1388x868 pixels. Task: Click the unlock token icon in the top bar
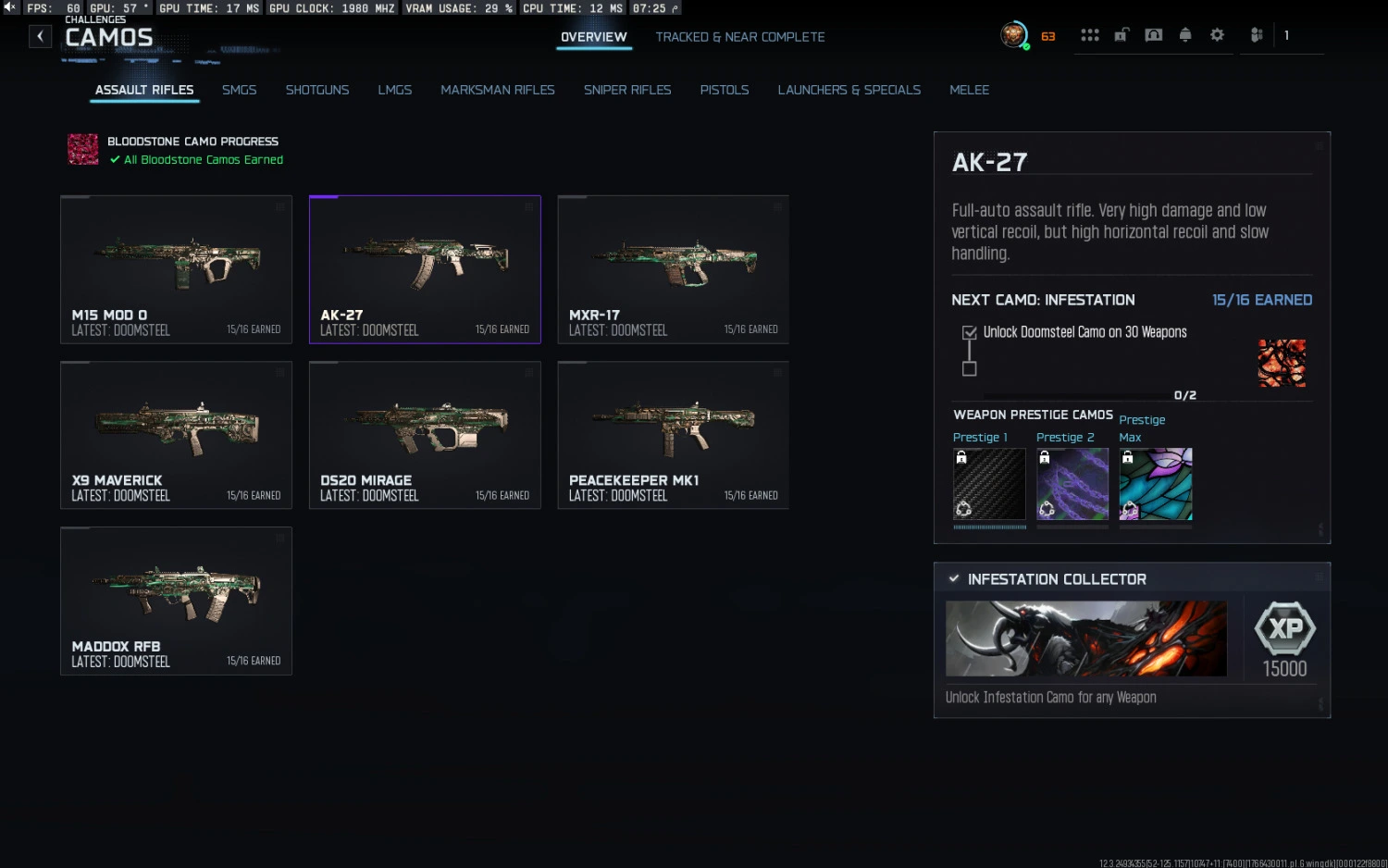(x=1122, y=34)
